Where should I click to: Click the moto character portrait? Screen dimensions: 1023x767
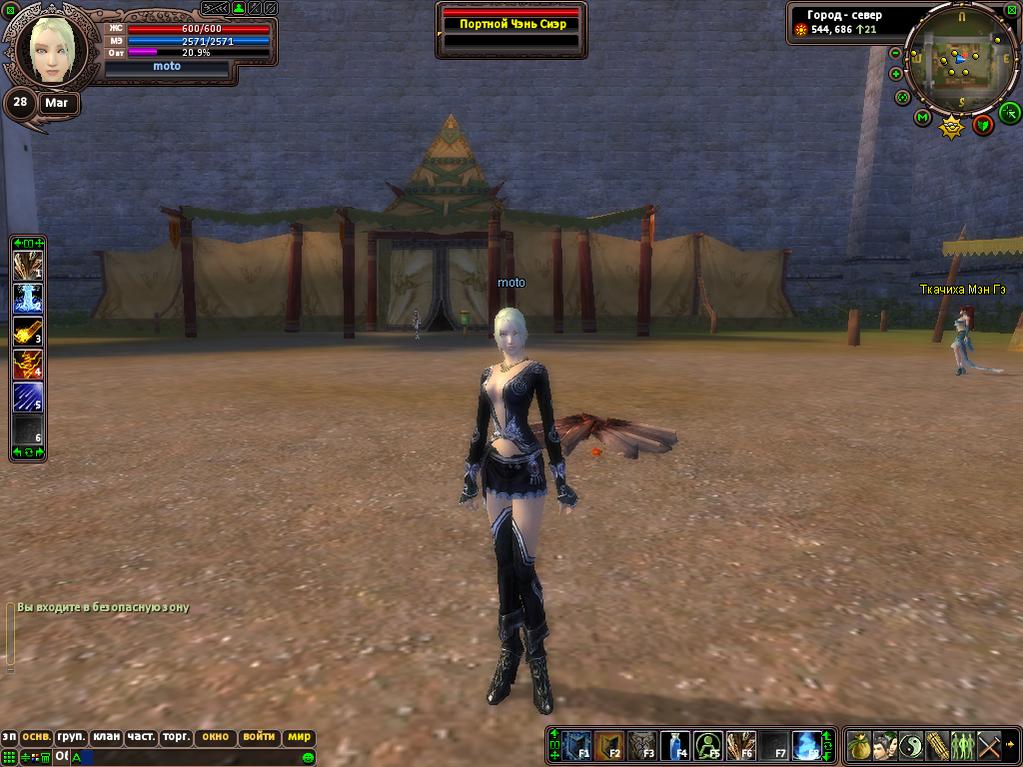(48, 49)
